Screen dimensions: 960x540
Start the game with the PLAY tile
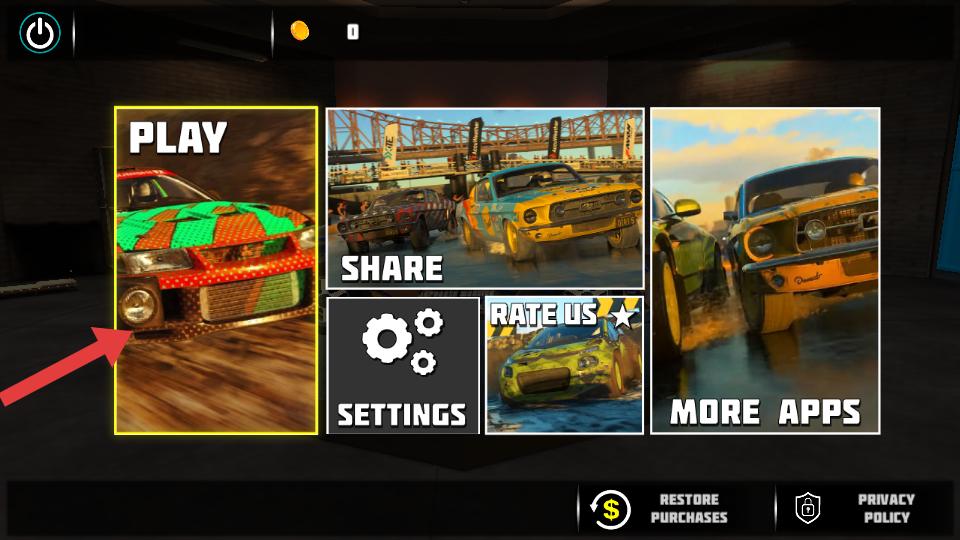(x=215, y=270)
